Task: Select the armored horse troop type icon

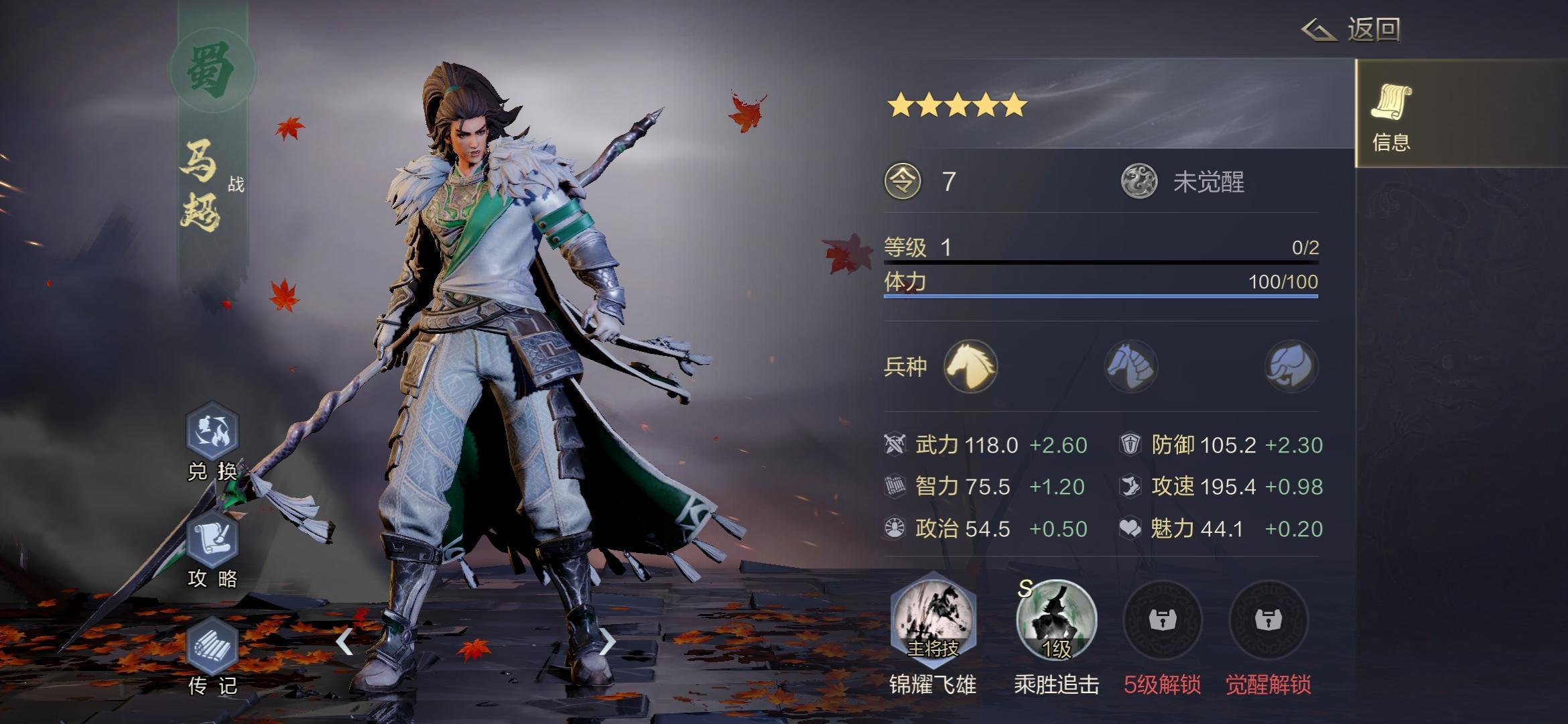Action: tap(1130, 366)
